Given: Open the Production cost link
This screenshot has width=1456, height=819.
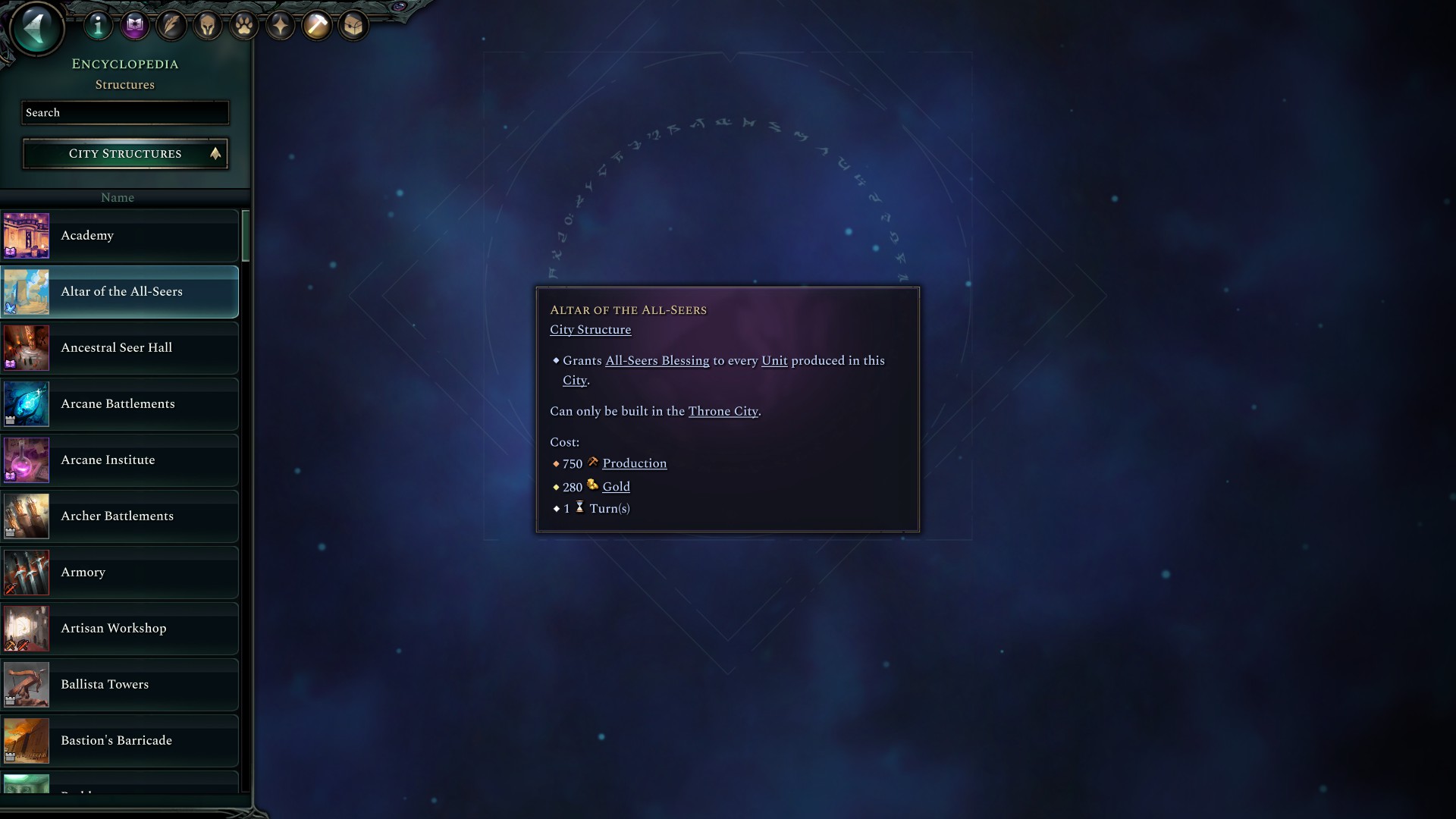Looking at the screenshot, I should [635, 463].
